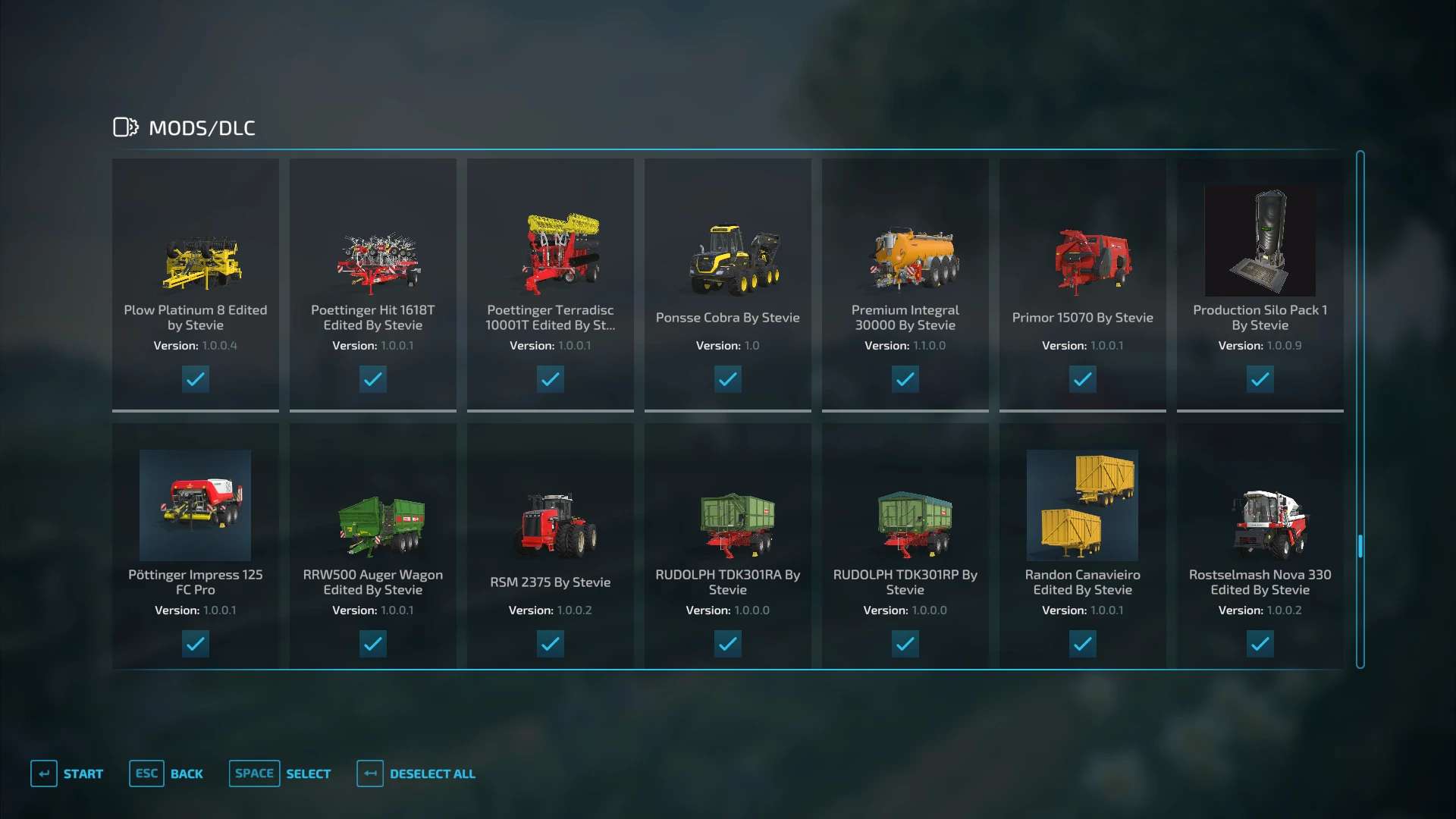The image size is (1456, 819).
Task: Toggle the Premium Integral 30000 checkbox
Action: (905, 379)
